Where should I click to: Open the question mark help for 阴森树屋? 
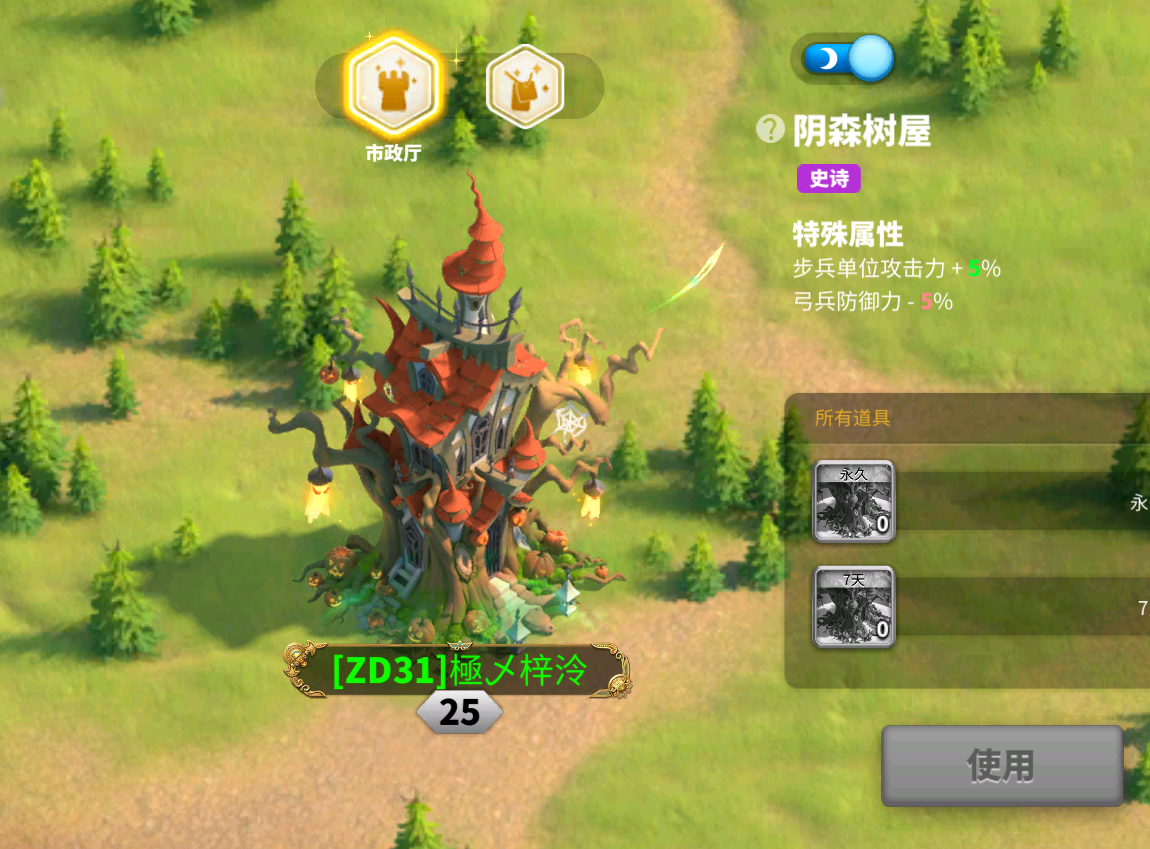769,129
